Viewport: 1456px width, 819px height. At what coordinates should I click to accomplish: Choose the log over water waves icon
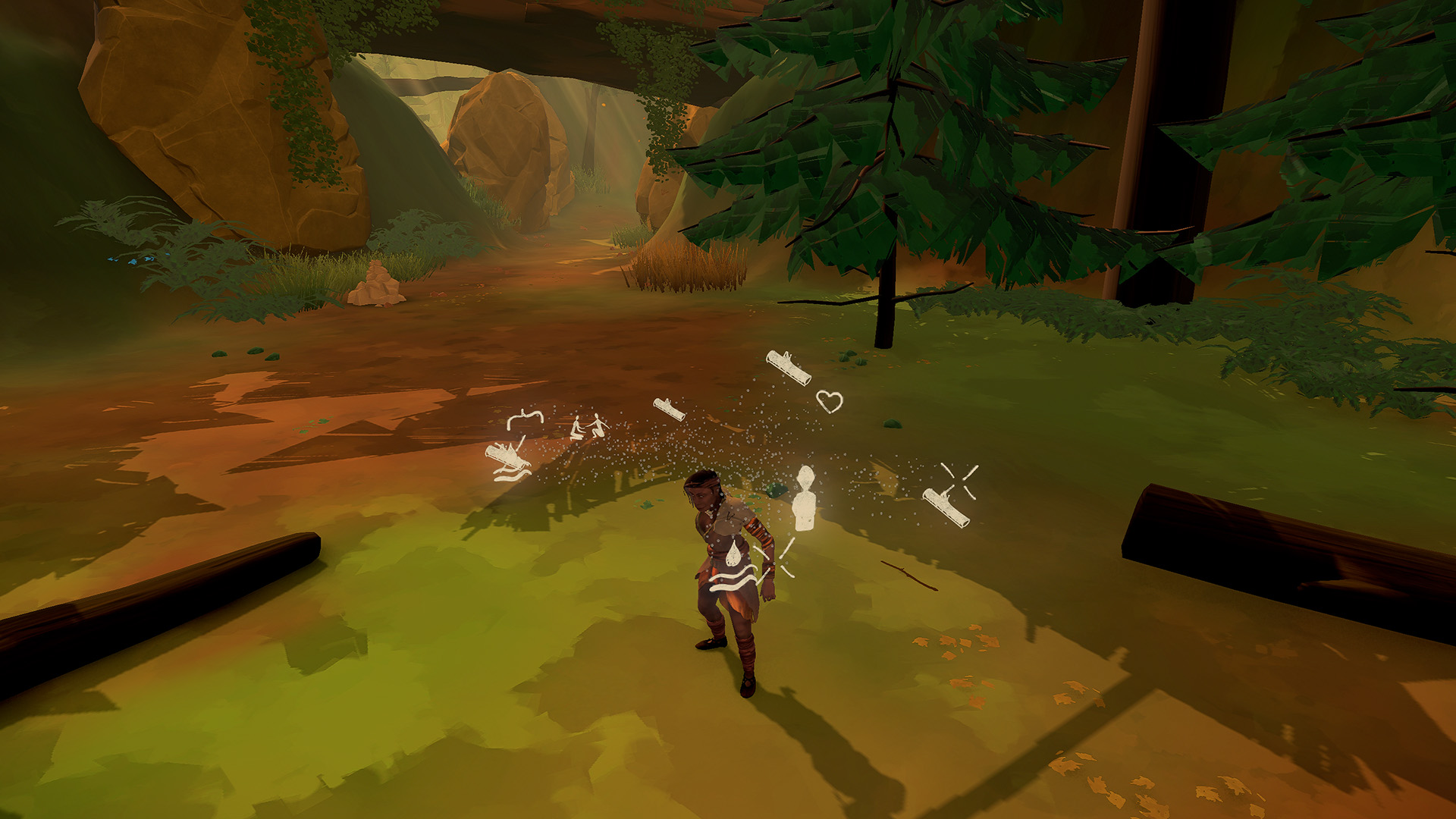point(507,462)
